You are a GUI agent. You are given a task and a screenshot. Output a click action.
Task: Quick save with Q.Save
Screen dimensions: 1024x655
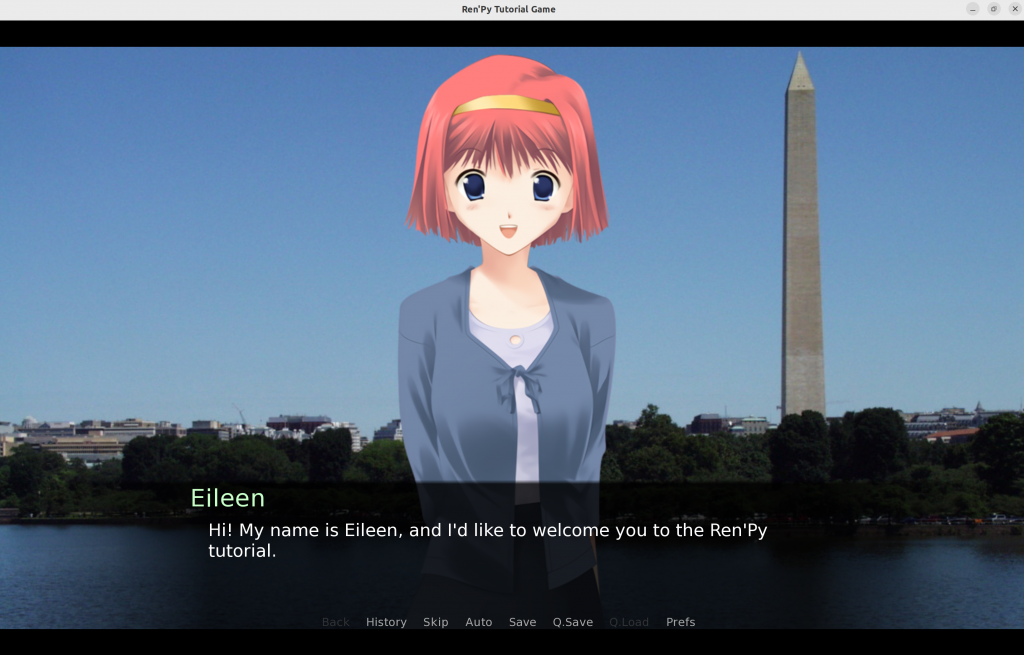(x=572, y=622)
